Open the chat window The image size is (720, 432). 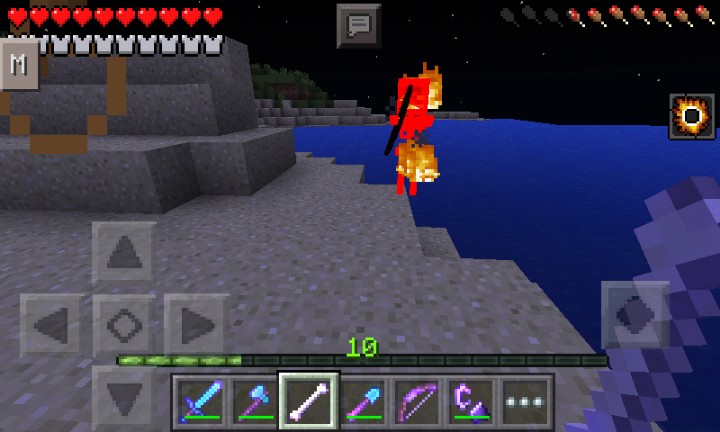[x=359, y=25]
